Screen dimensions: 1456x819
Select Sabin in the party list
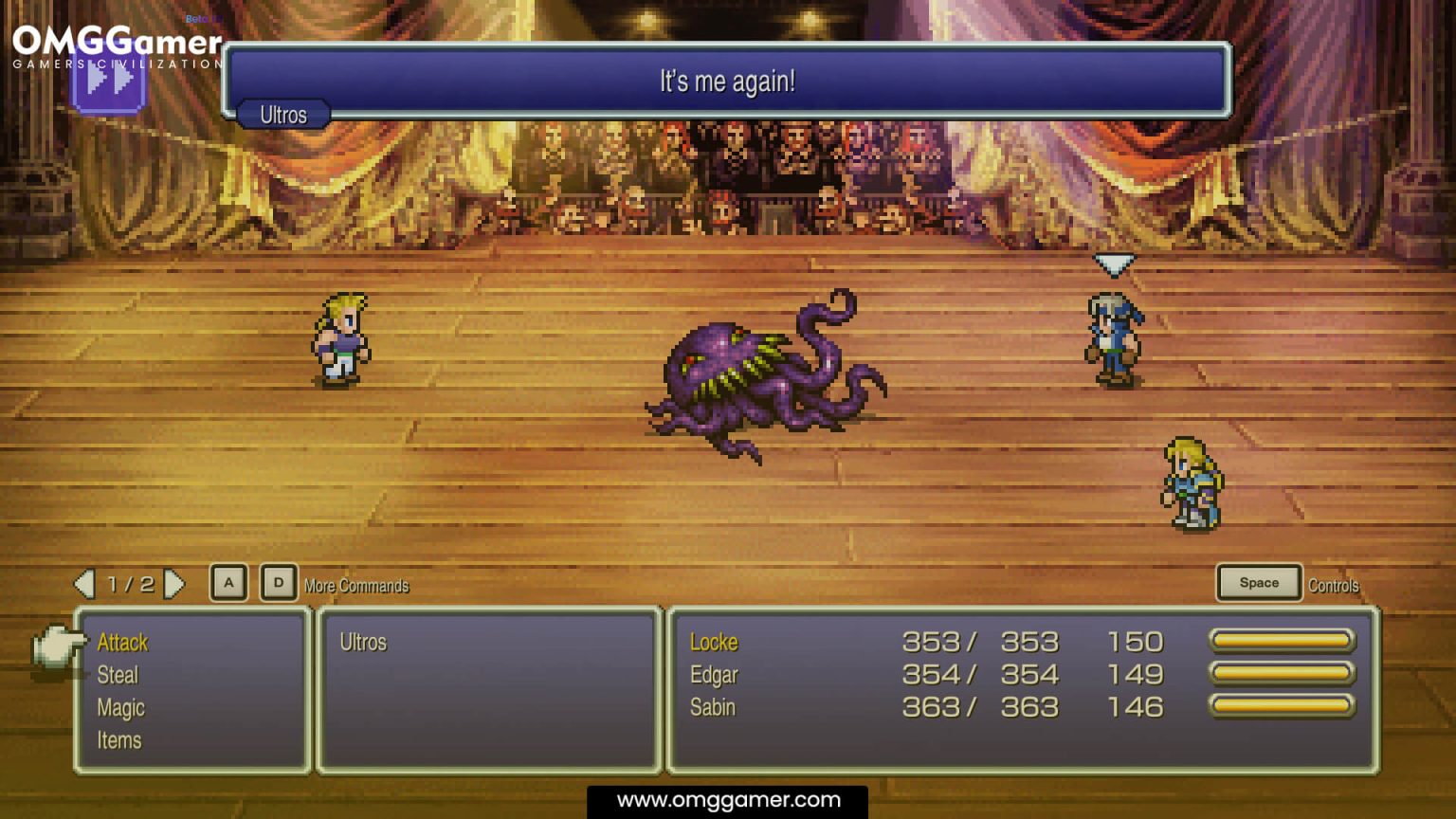pyautogui.click(x=713, y=707)
